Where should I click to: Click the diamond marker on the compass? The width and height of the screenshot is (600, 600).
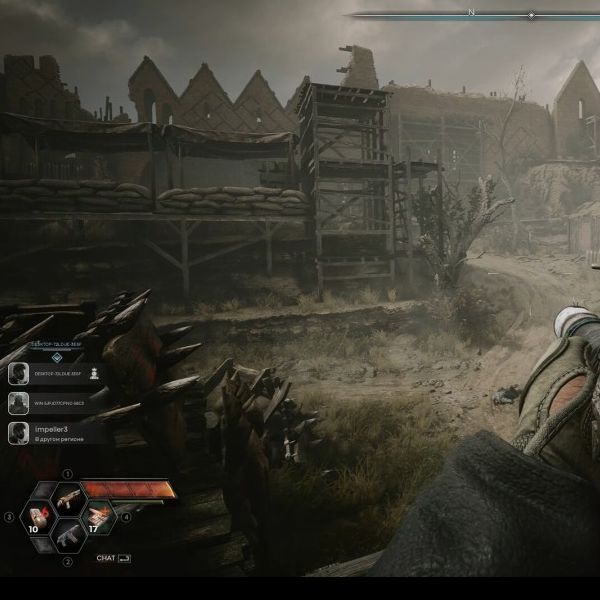(x=531, y=15)
